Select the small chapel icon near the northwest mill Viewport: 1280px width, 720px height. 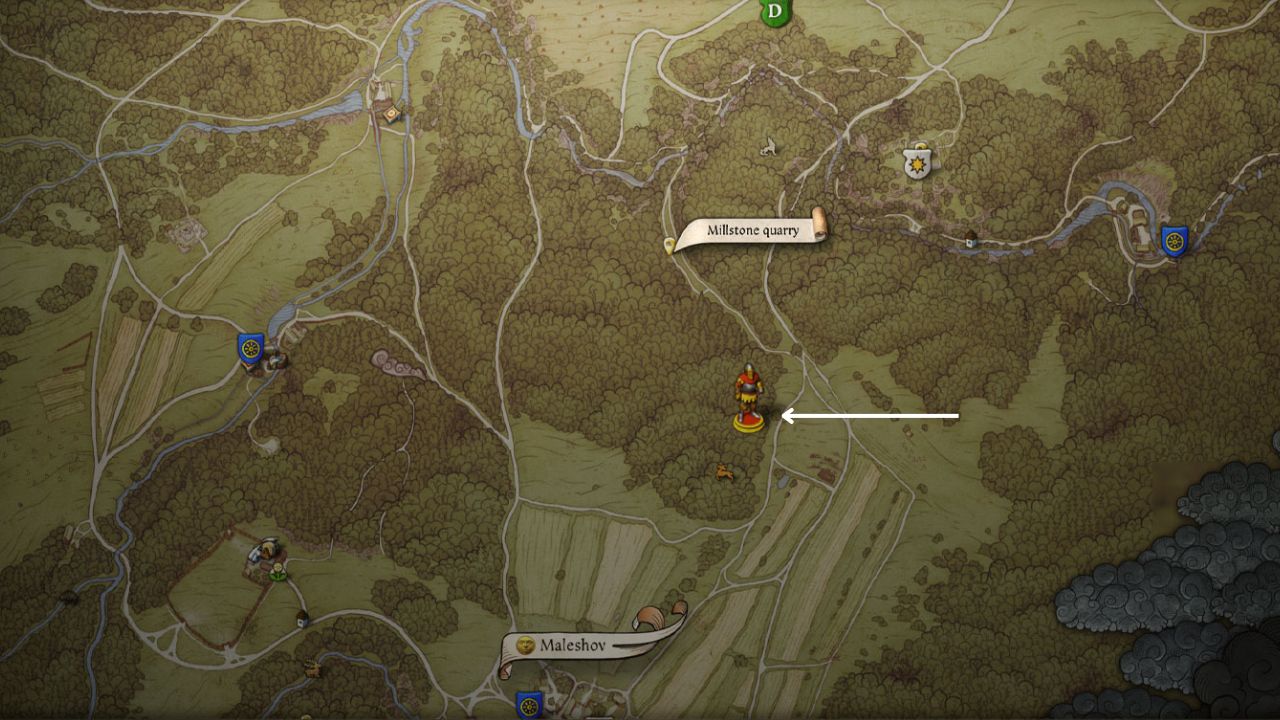coord(392,114)
